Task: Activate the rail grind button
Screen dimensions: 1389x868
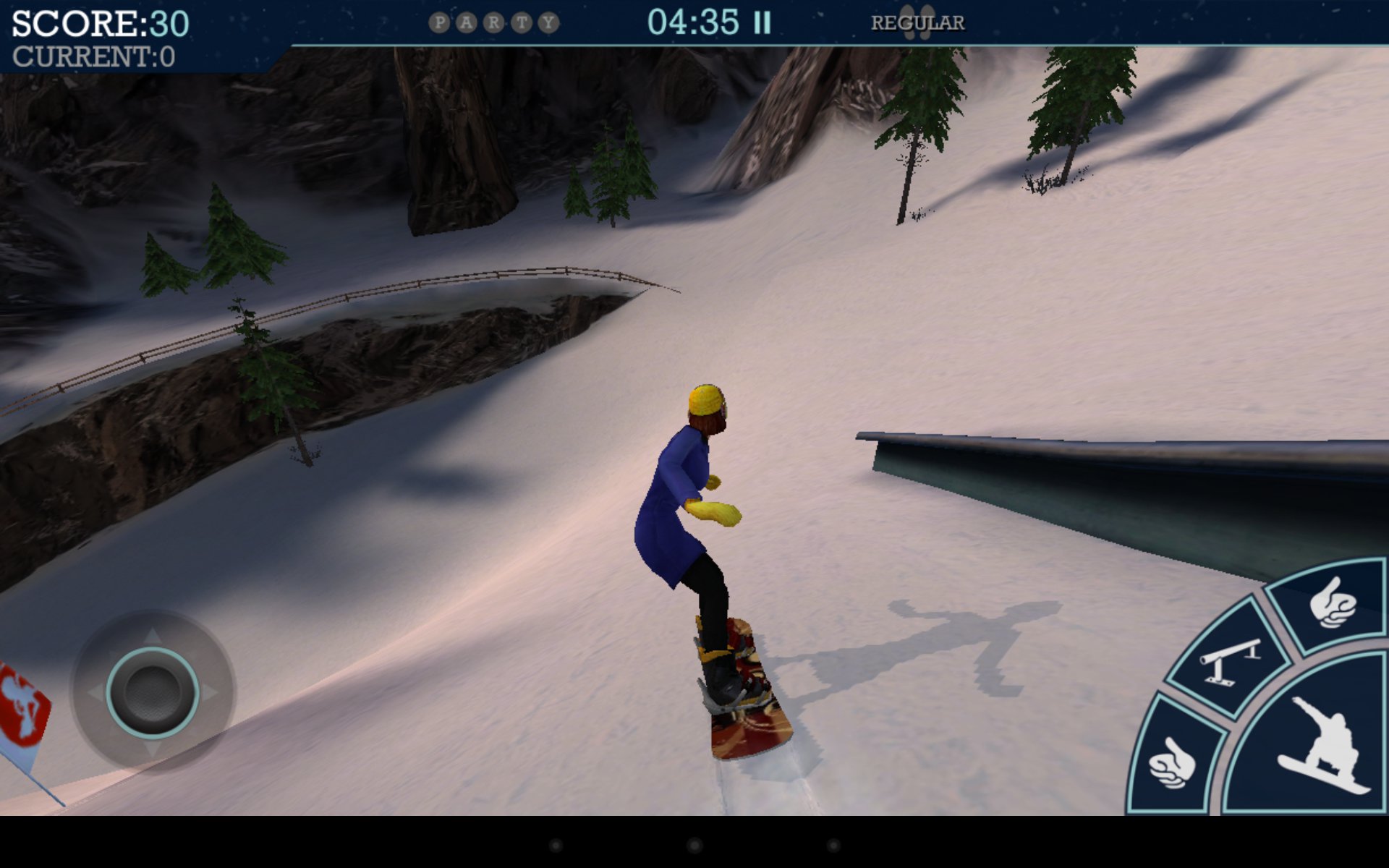Action: (1228, 660)
